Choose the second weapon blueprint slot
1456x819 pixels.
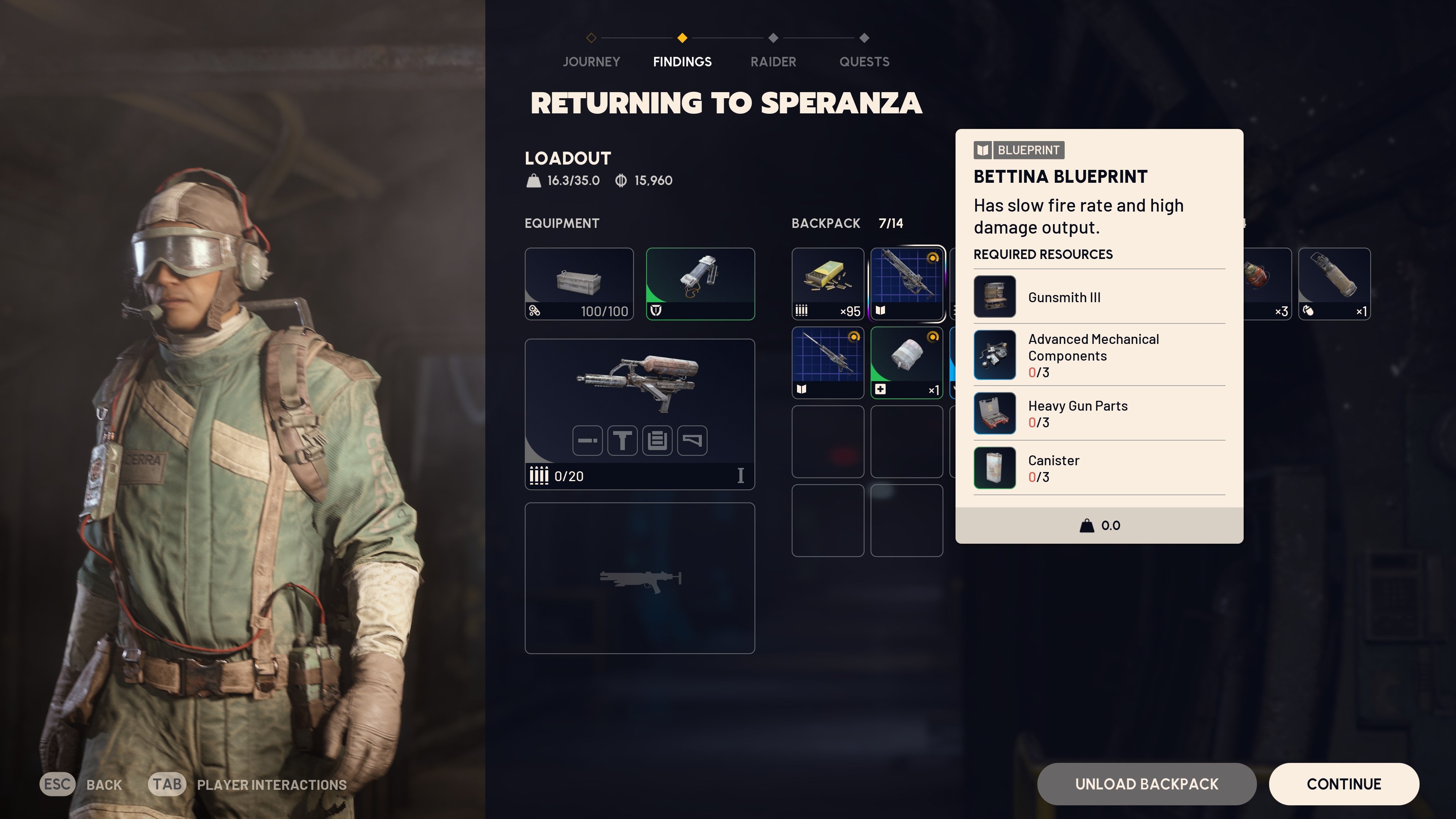tap(827, 362)
